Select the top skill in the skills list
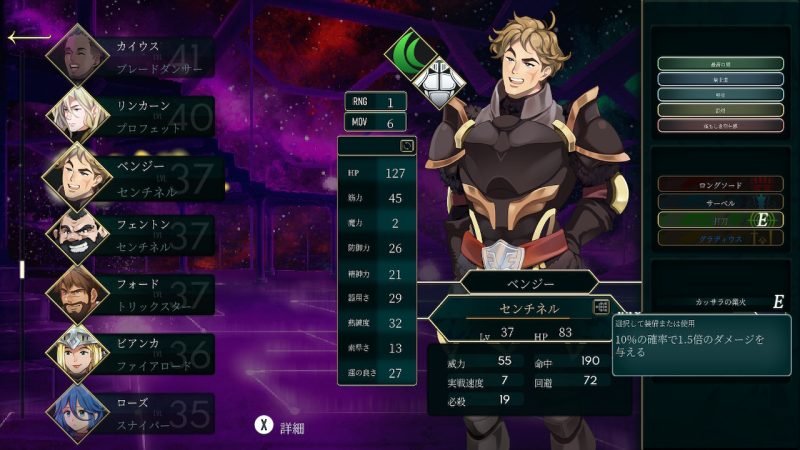The height and width of the screenshot is (450, 800). tap(720, 63)
